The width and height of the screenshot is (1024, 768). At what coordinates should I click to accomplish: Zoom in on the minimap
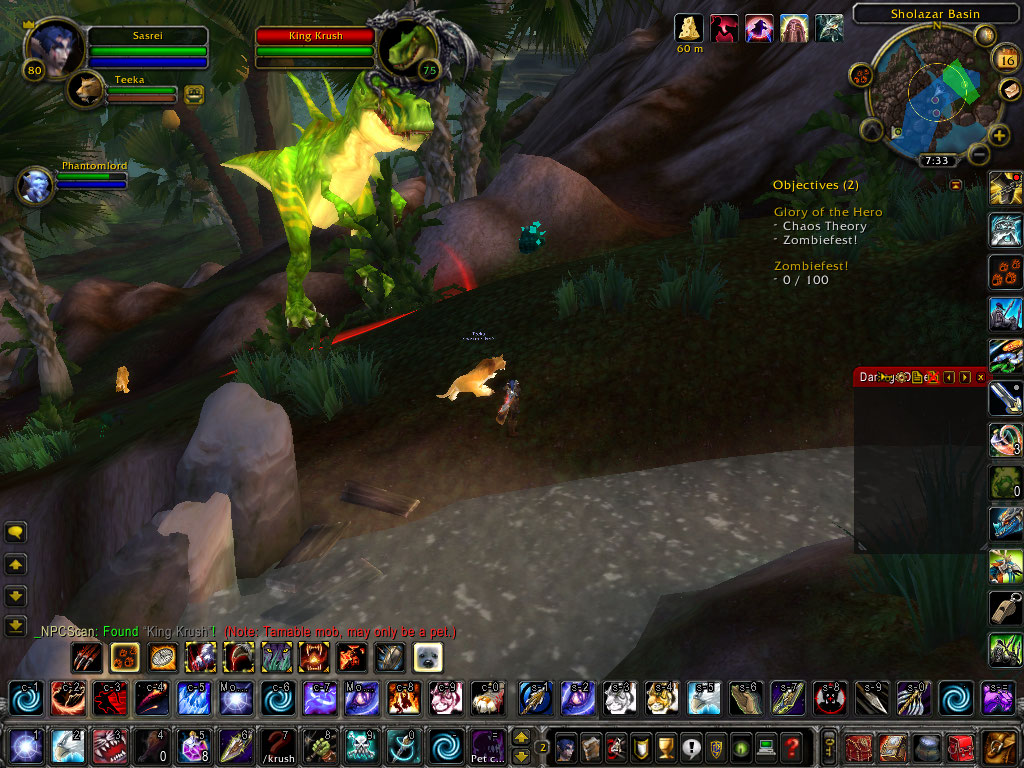click(x=999, y=135)
